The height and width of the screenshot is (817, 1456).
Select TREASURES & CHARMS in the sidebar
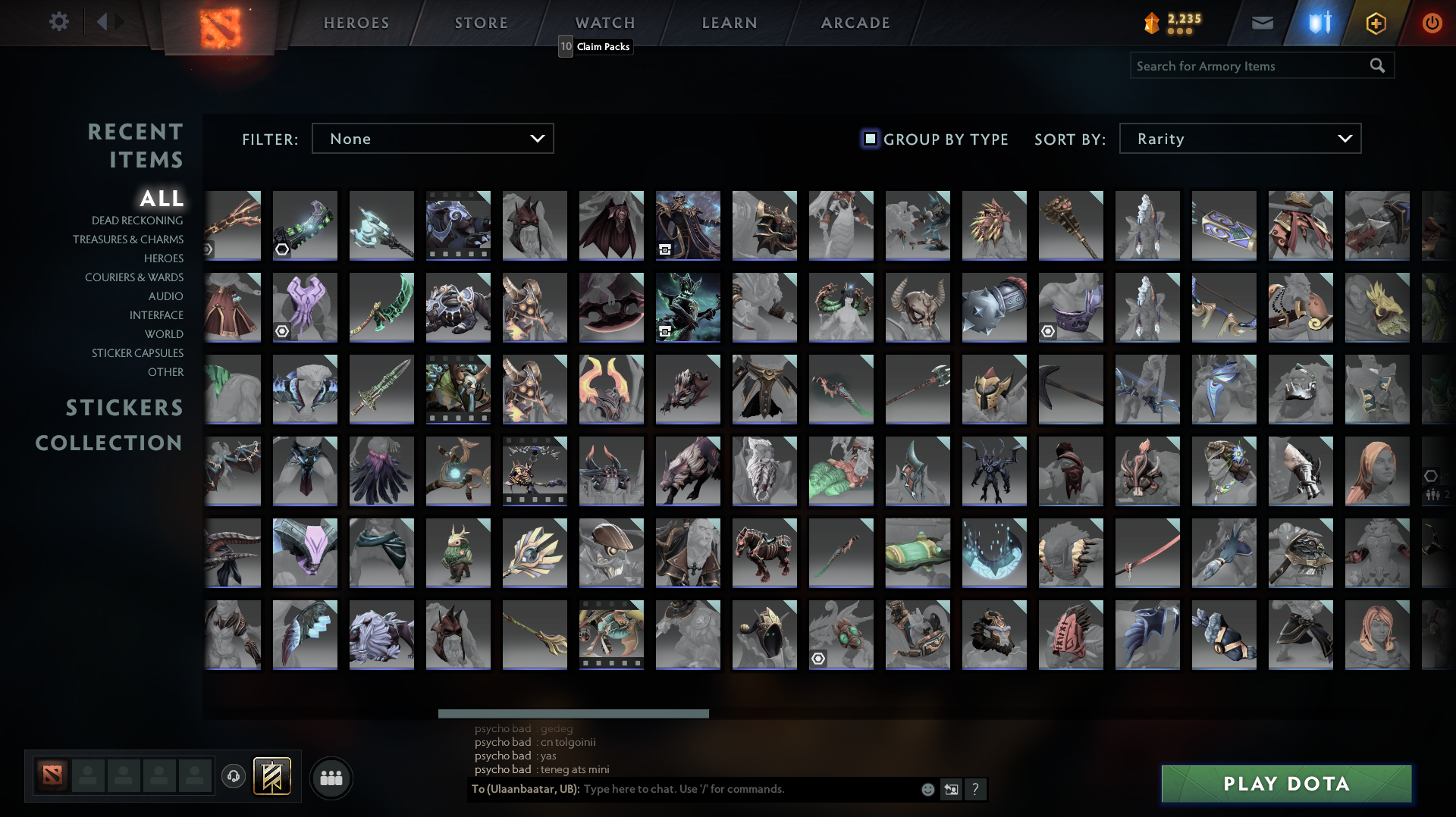click(128, 239)
